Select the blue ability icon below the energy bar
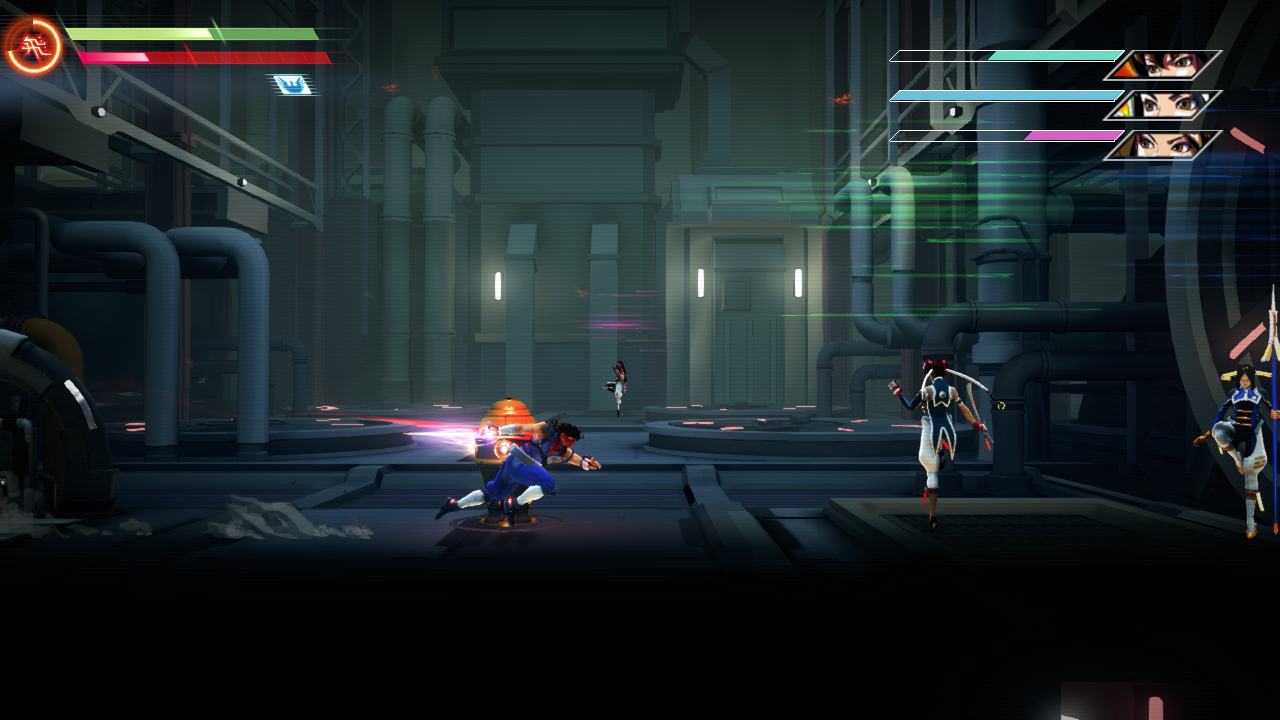The width and height of the screenshot is (1280, 720). pos(291,85)
